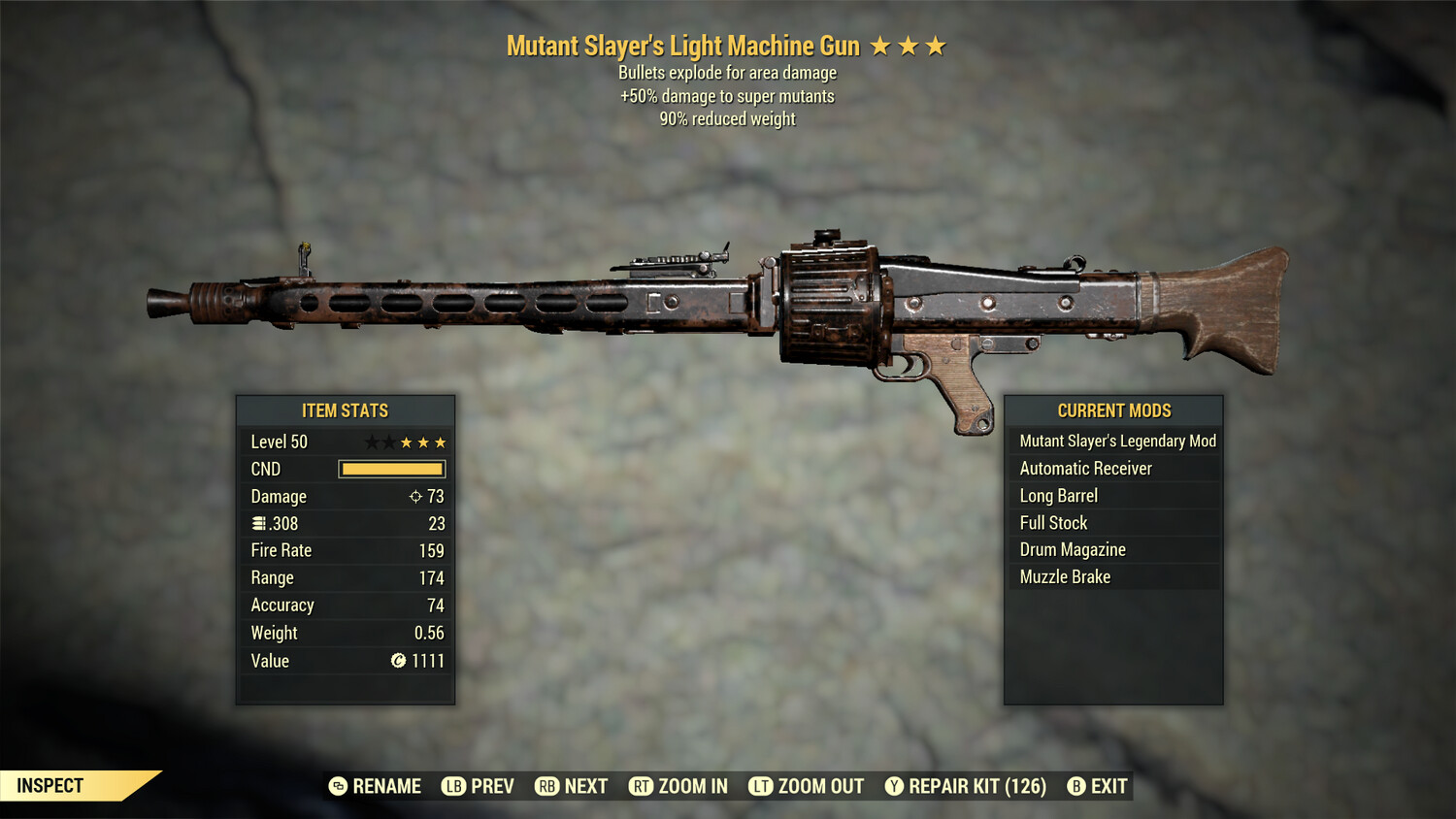1456x819 pixels.
Task: Expand the Item Stats panel header
Action: 345,410
